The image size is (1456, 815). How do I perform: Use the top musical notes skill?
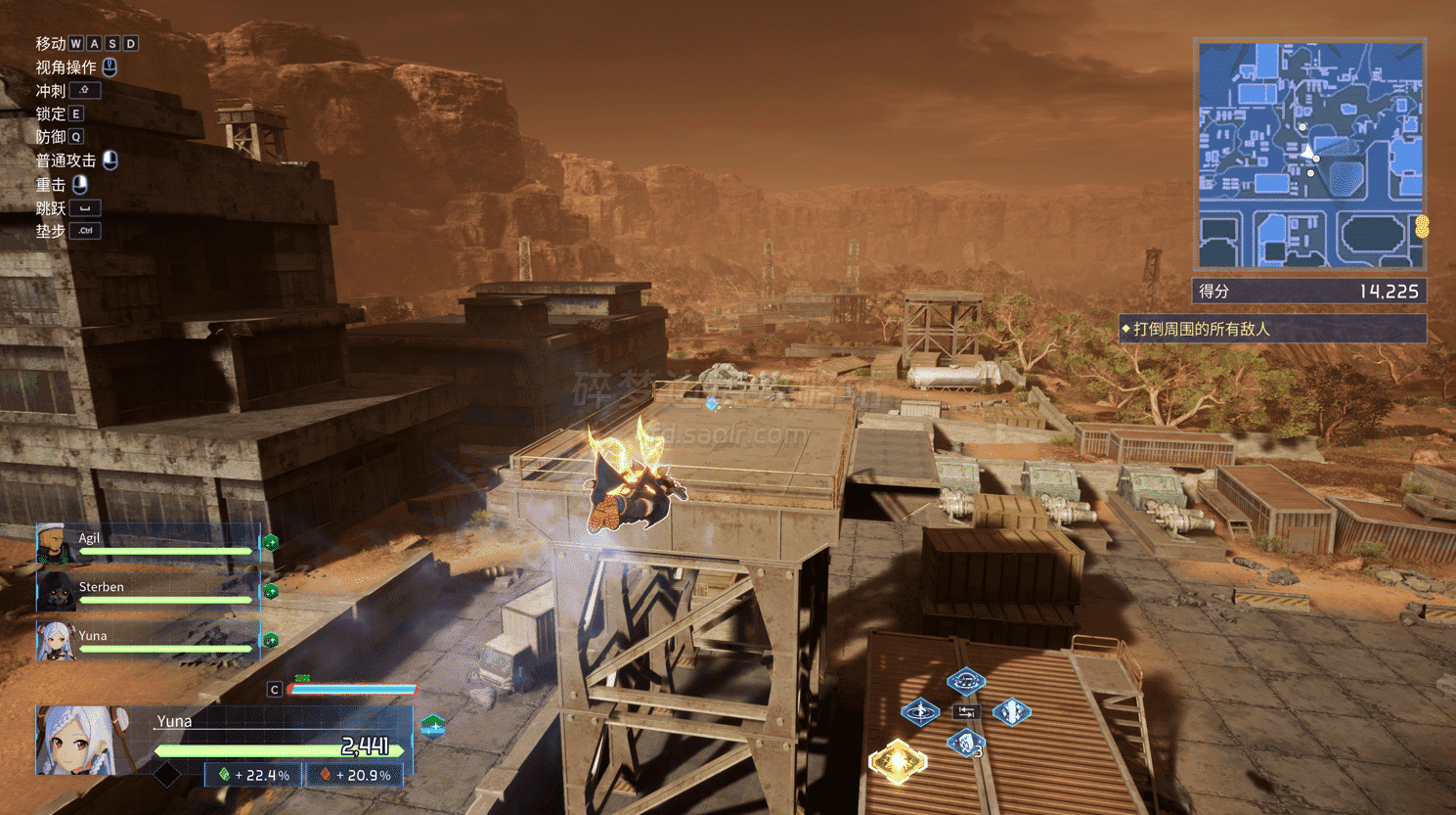pyautogui.click(x=965, y=681)
